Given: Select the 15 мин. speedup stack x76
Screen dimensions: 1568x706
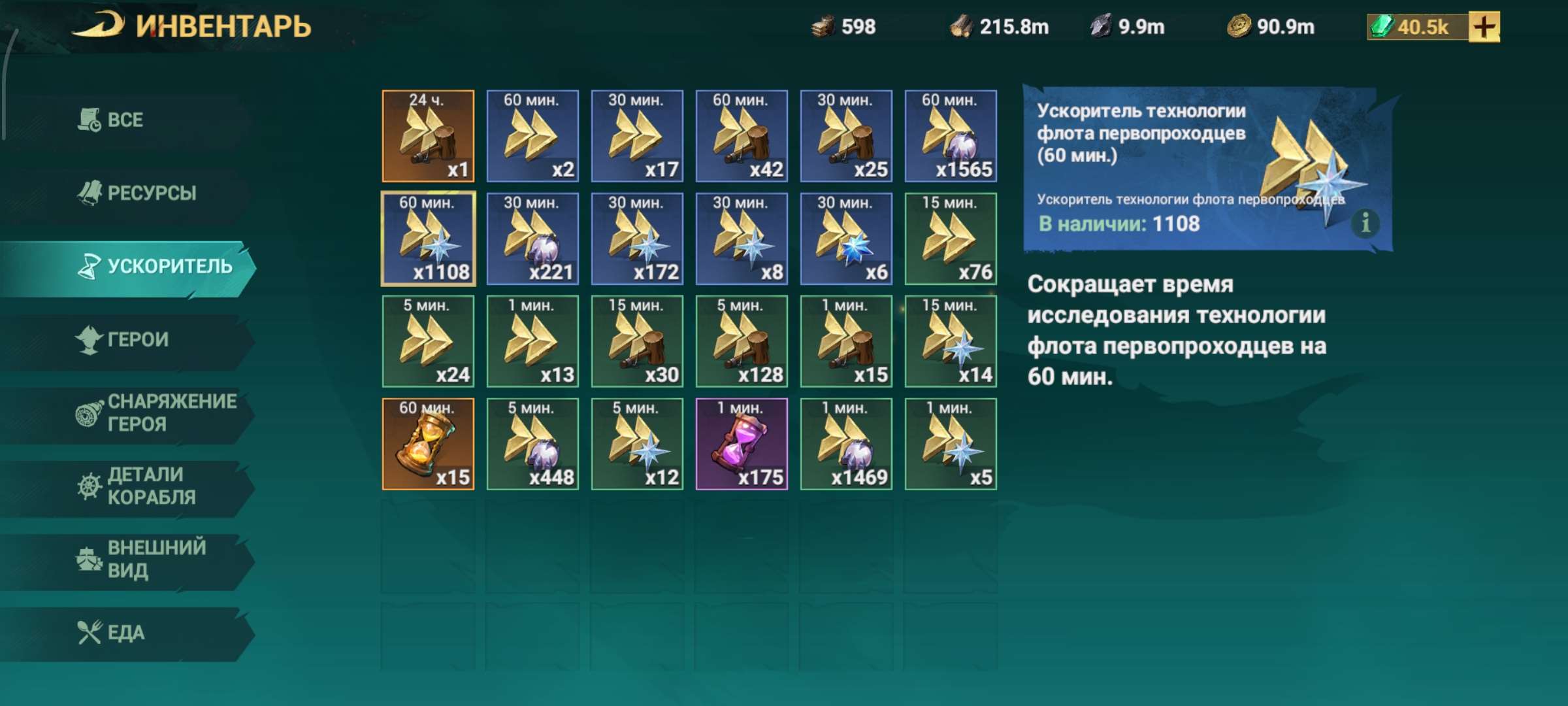Looking at the screenshot, I should click(951, 239).
